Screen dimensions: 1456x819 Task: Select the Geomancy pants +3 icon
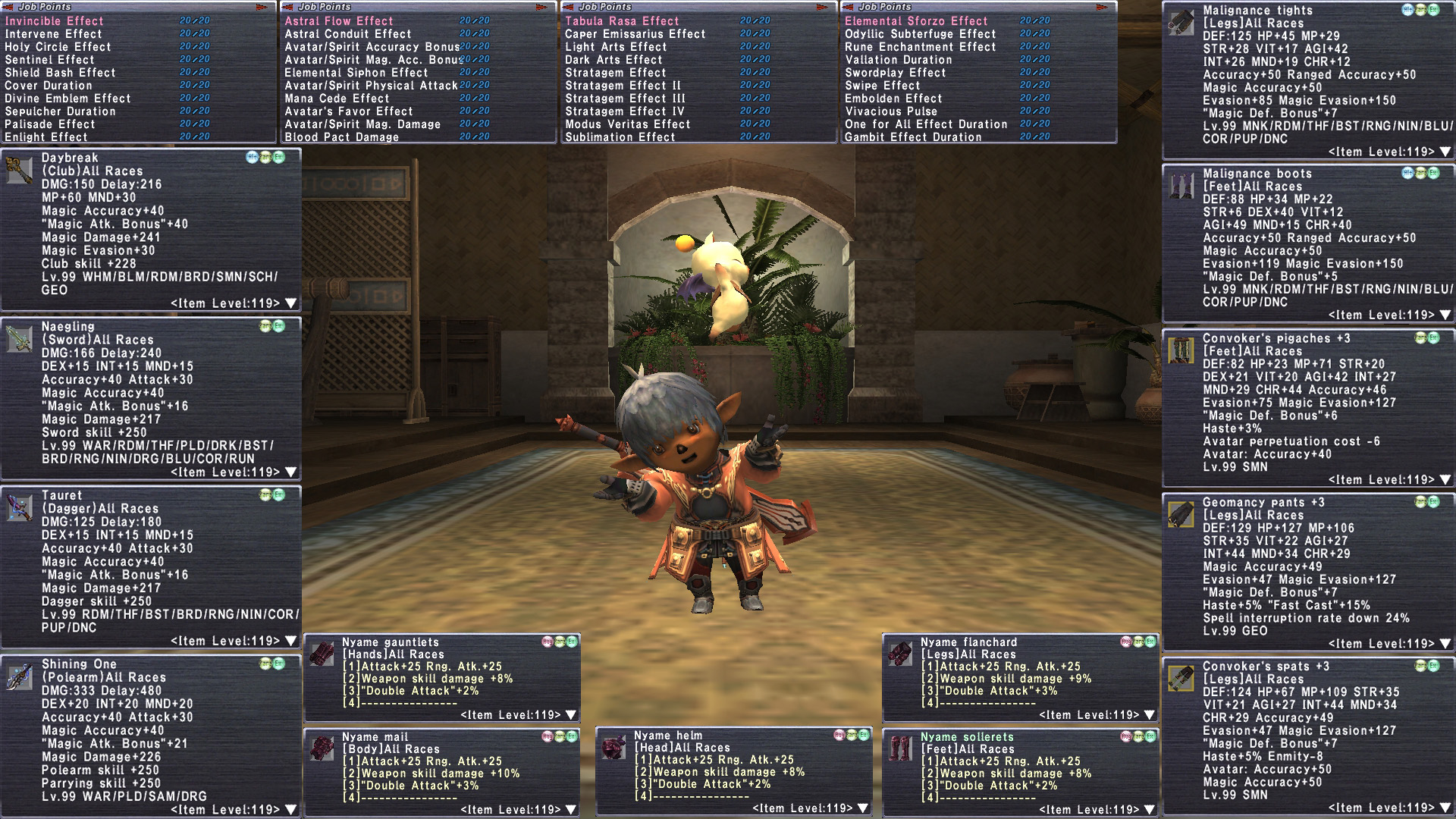click(1181, 514)
